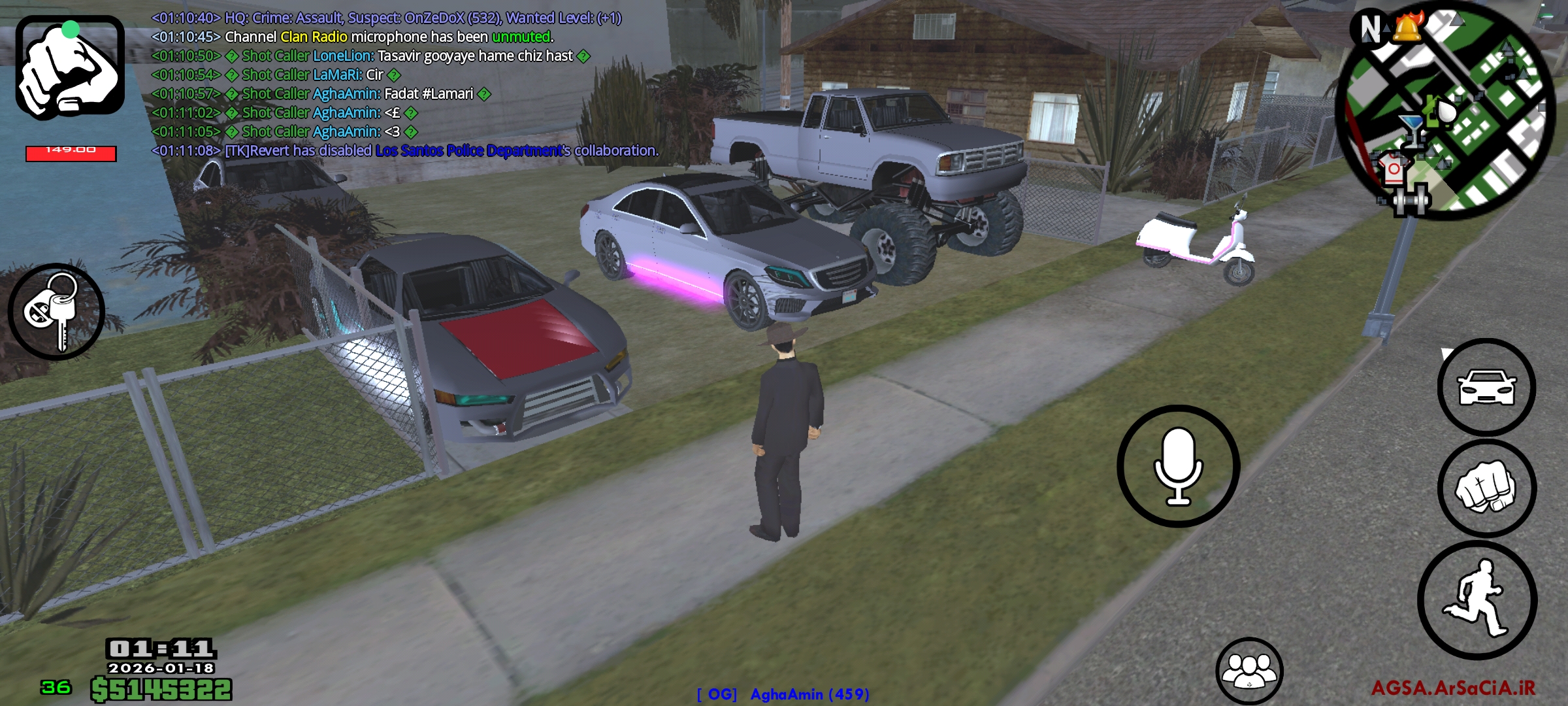Open the car key lock button
Image resolution: width=1568 pixels, height=706 pixels.
[x=56, y=312]
